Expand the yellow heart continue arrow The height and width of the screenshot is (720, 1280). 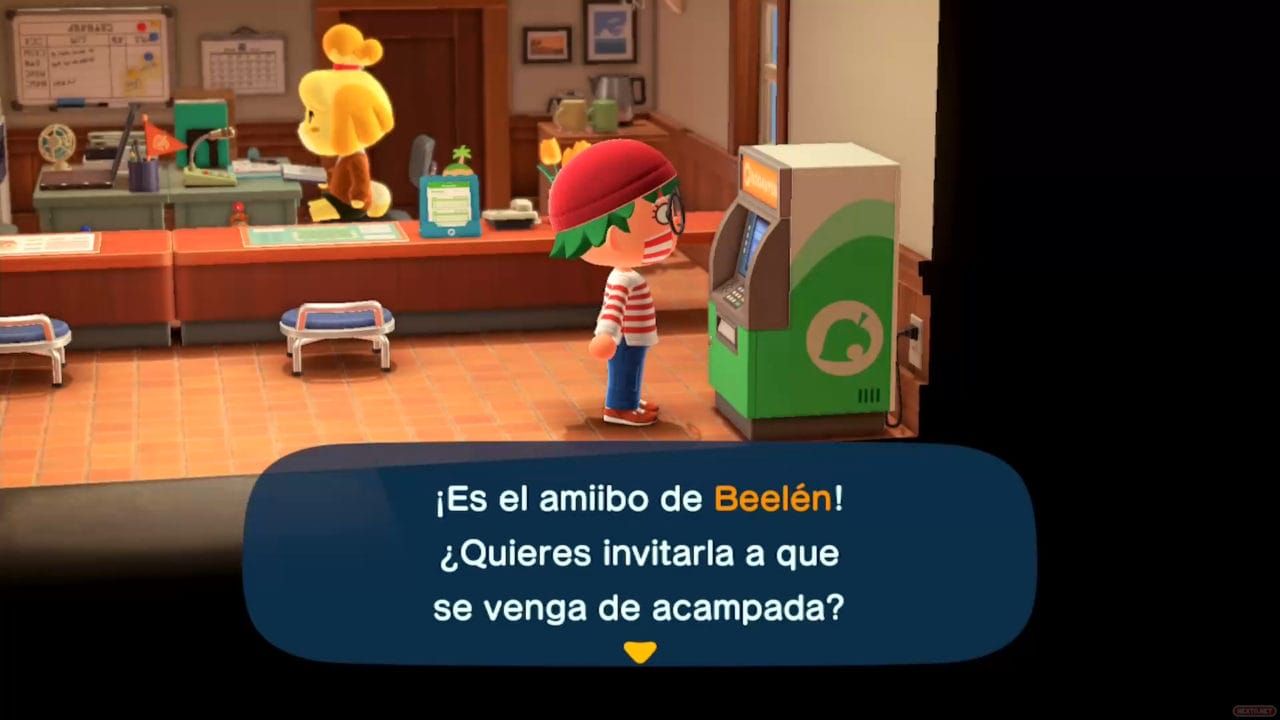(640, 651)
